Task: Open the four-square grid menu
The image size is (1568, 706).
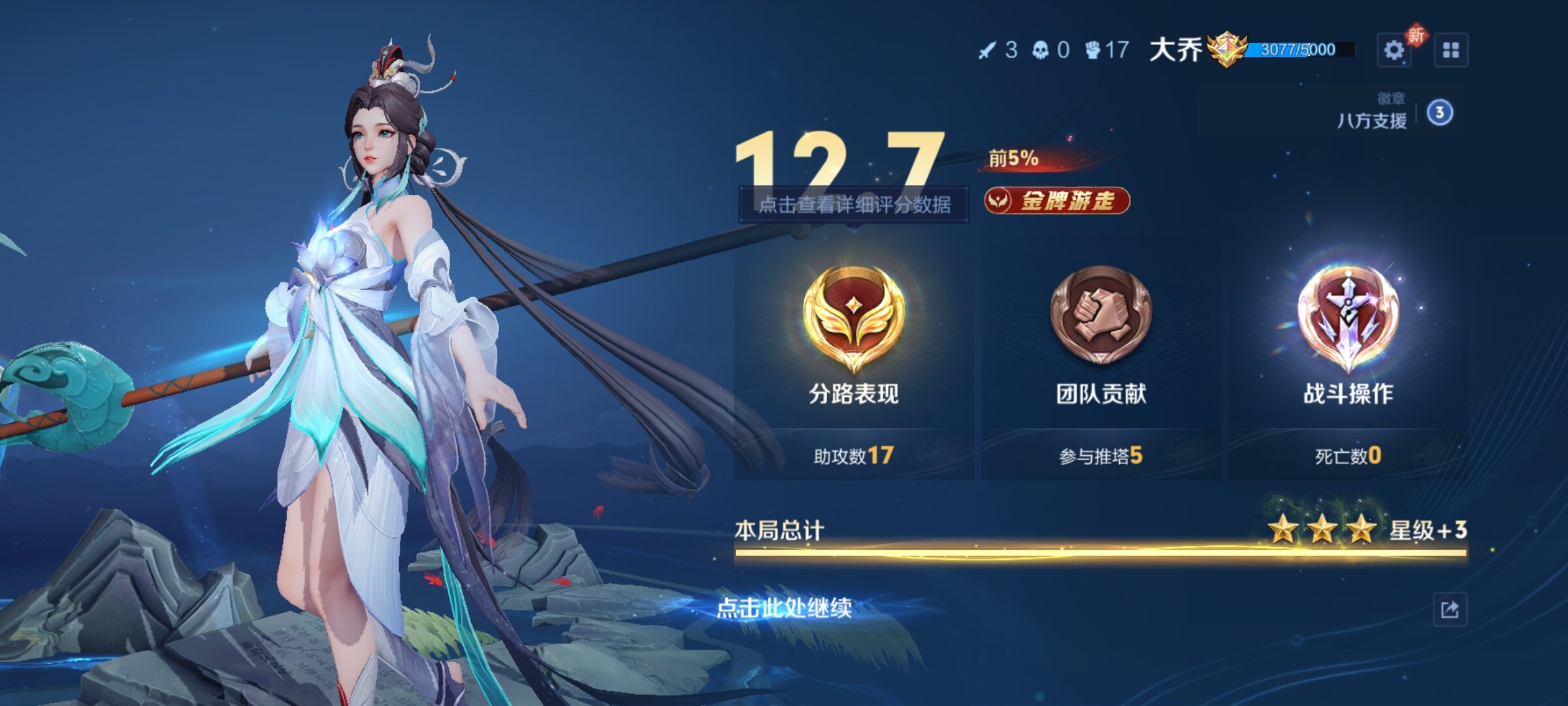Action: (1450, 50)
